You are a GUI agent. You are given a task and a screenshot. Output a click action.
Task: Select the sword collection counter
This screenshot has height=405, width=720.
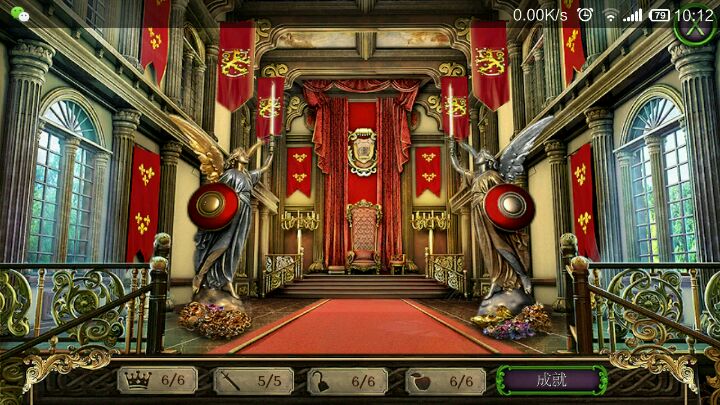pos(253,380)
